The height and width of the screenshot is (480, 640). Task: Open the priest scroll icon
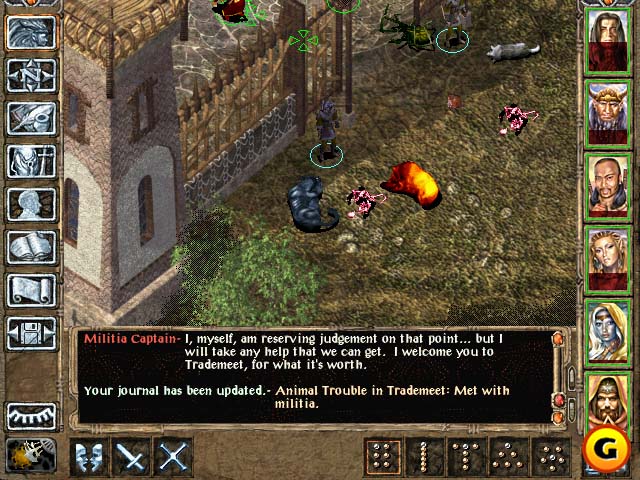click(x=31, y=290)
